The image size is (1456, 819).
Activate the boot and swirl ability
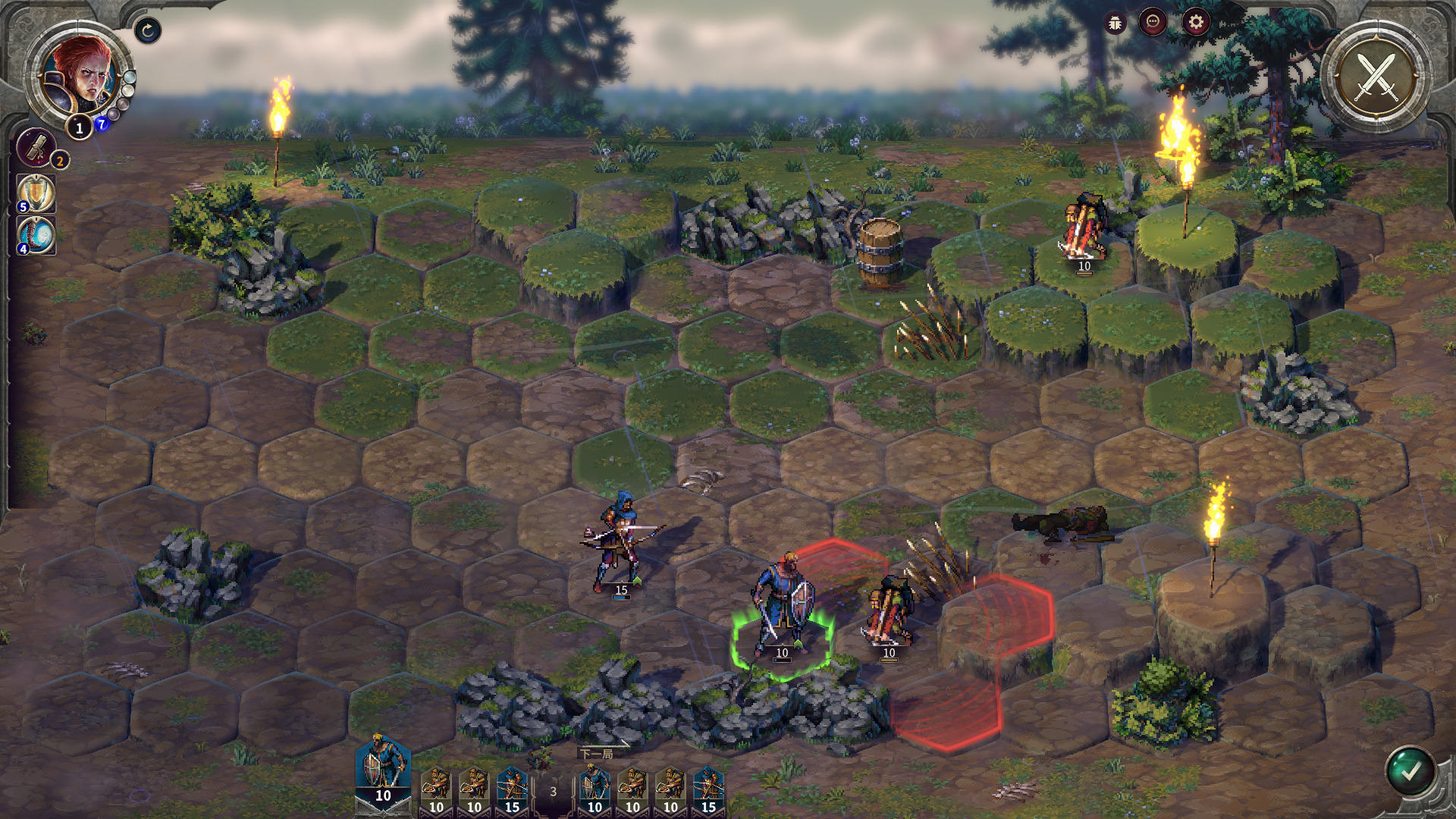pyautogui.click(x=36, y=235)
